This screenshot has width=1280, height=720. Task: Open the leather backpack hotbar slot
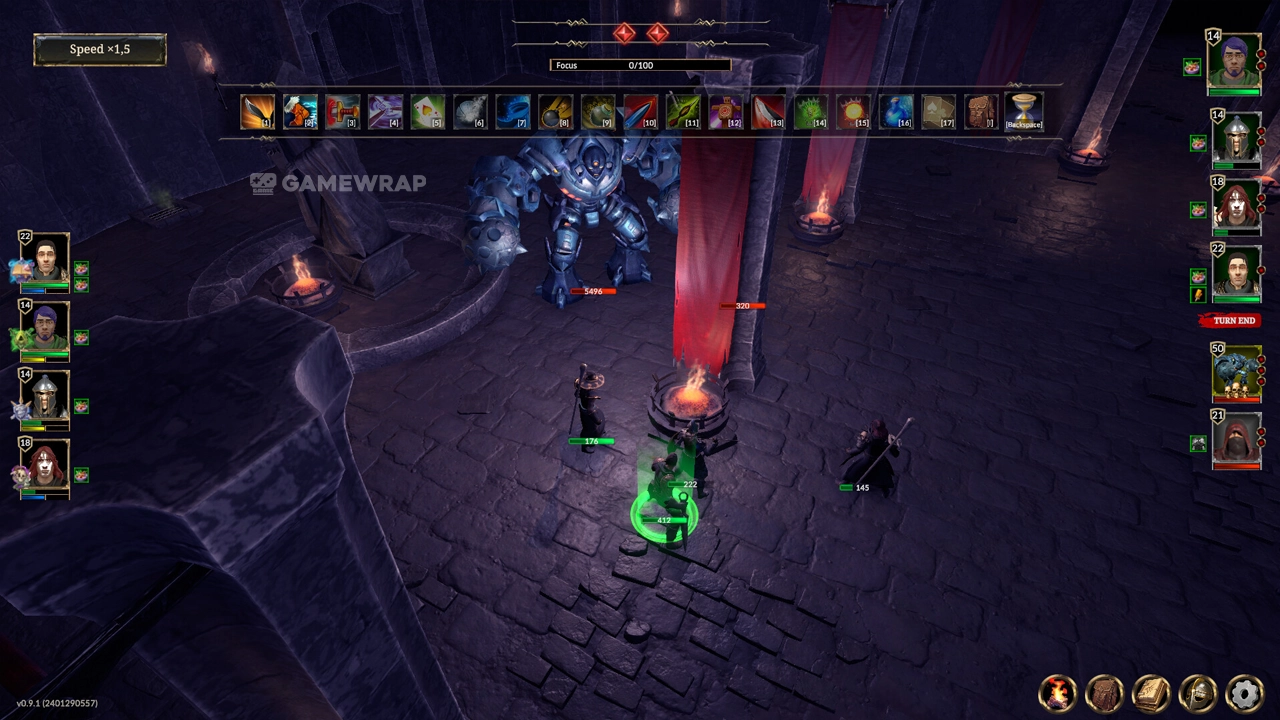981,111
